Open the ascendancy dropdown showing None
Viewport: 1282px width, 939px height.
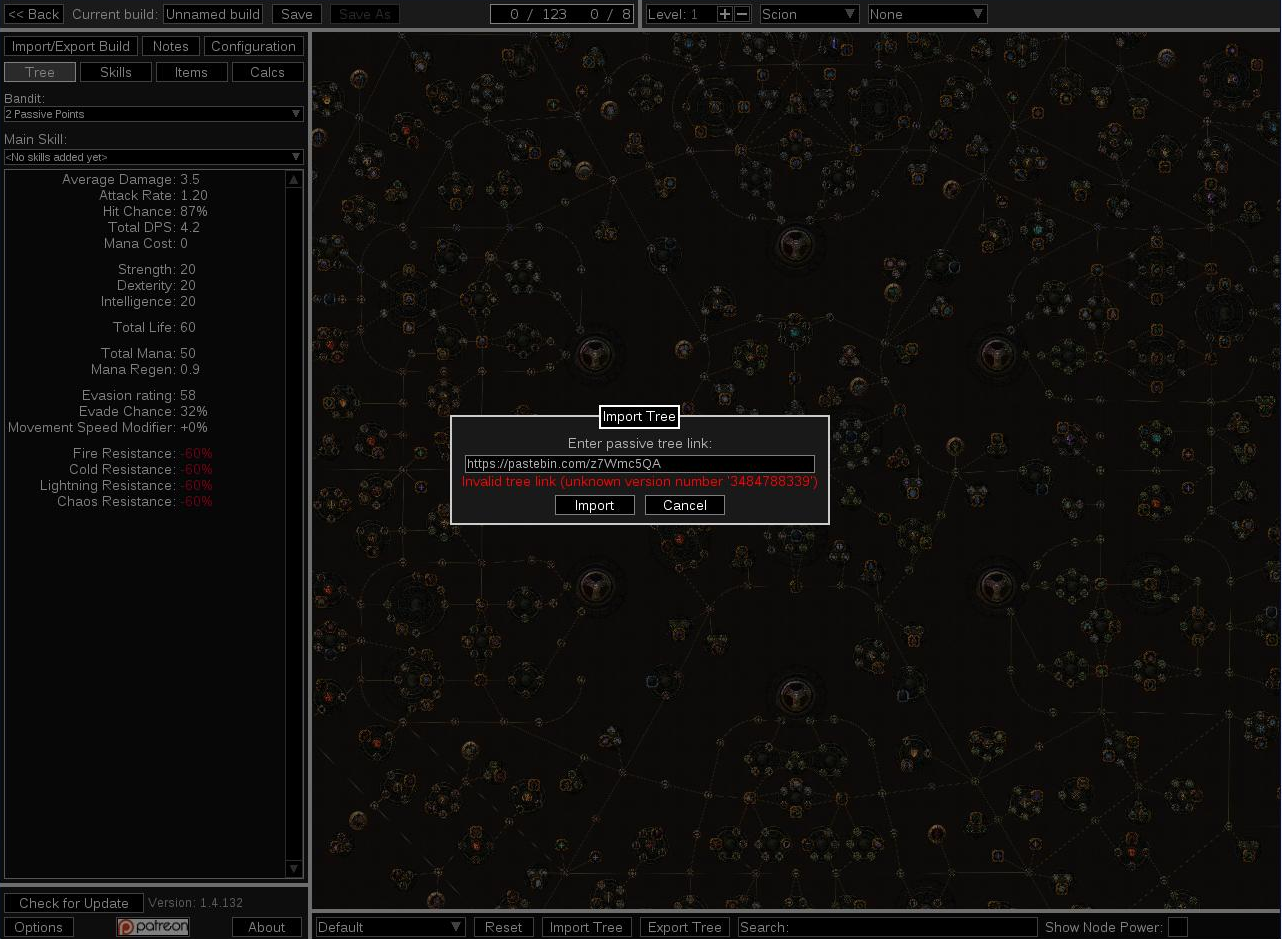(926, 14)
